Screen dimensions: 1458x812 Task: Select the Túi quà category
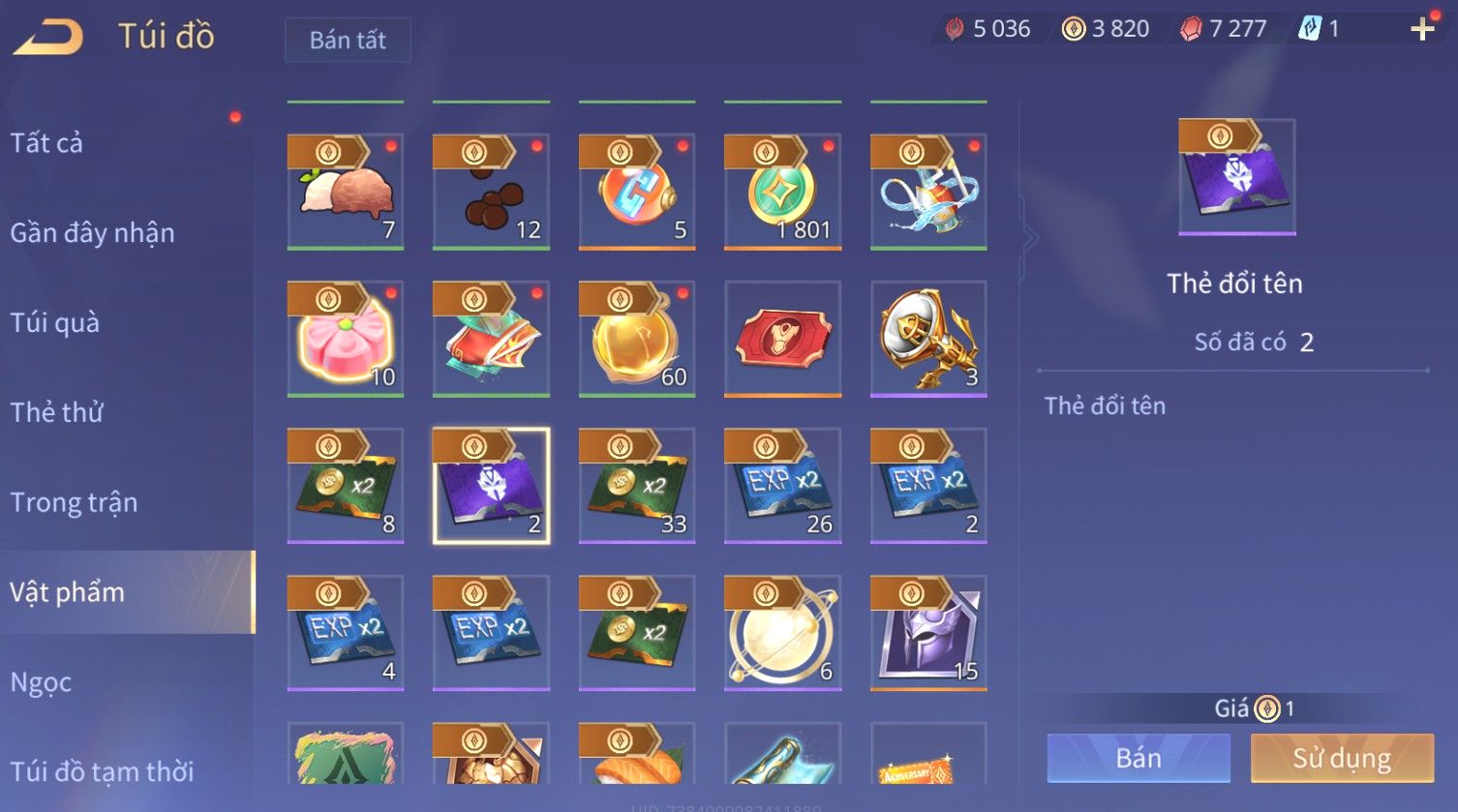point(55,322)
